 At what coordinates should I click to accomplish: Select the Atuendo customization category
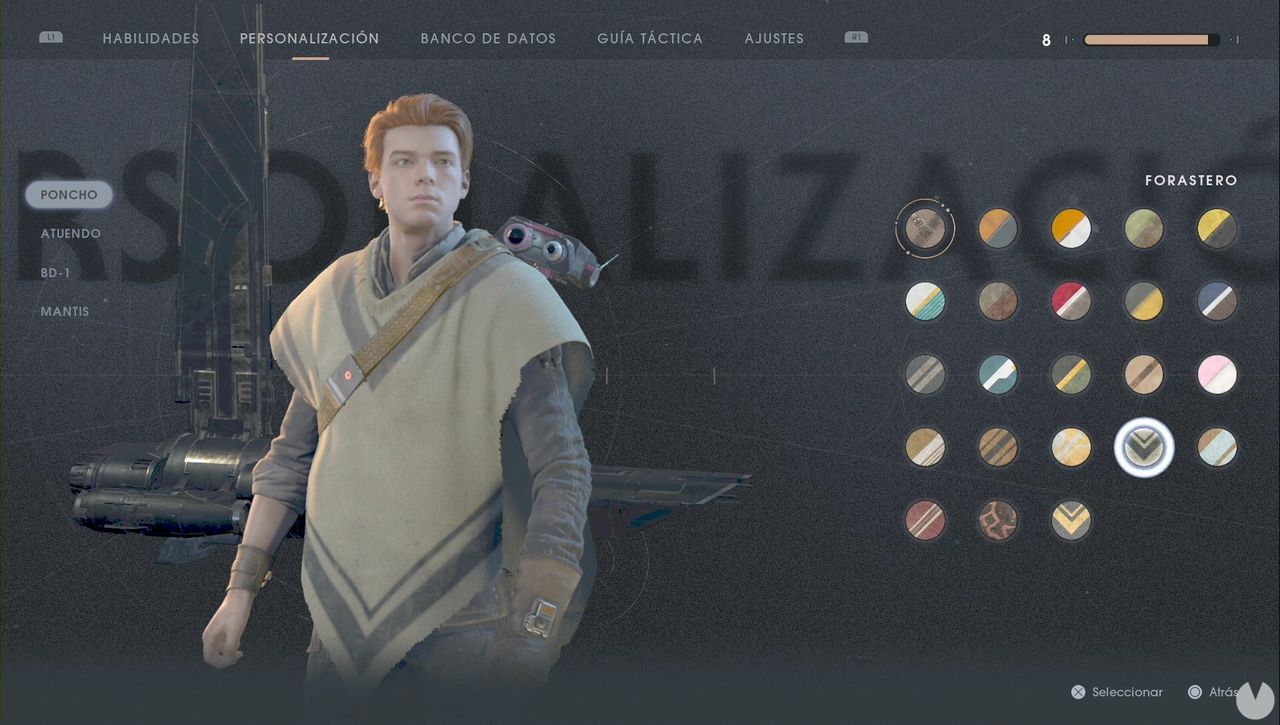(70, 233)
